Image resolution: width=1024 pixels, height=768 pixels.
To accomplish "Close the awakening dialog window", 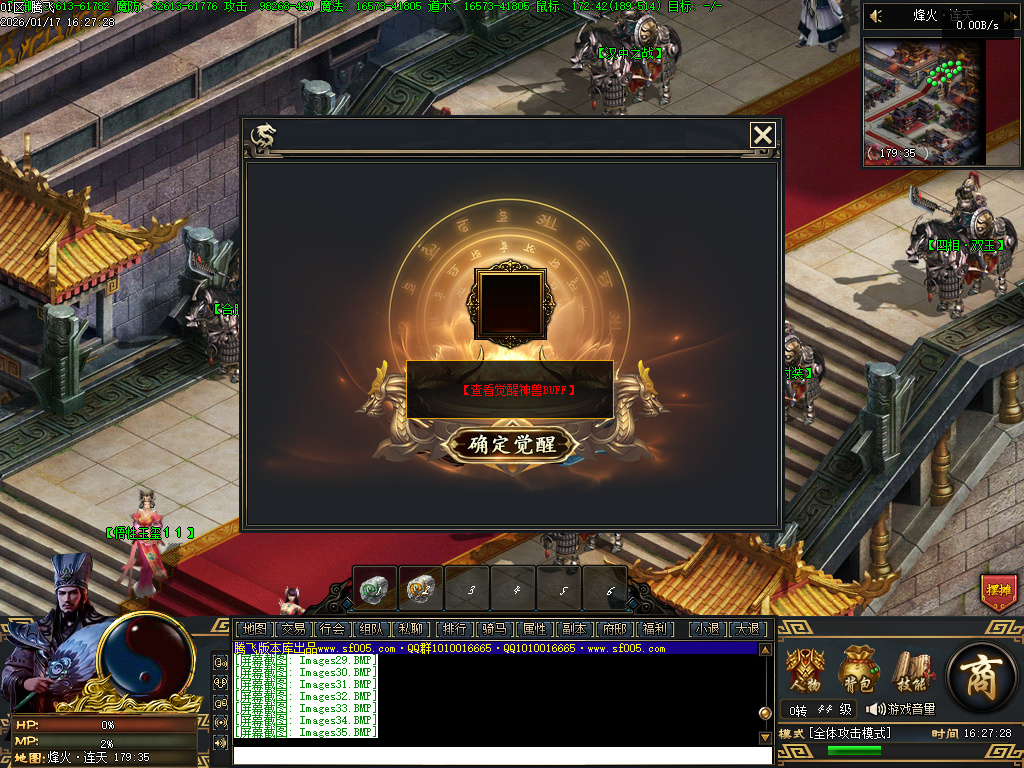I will 763,135.
